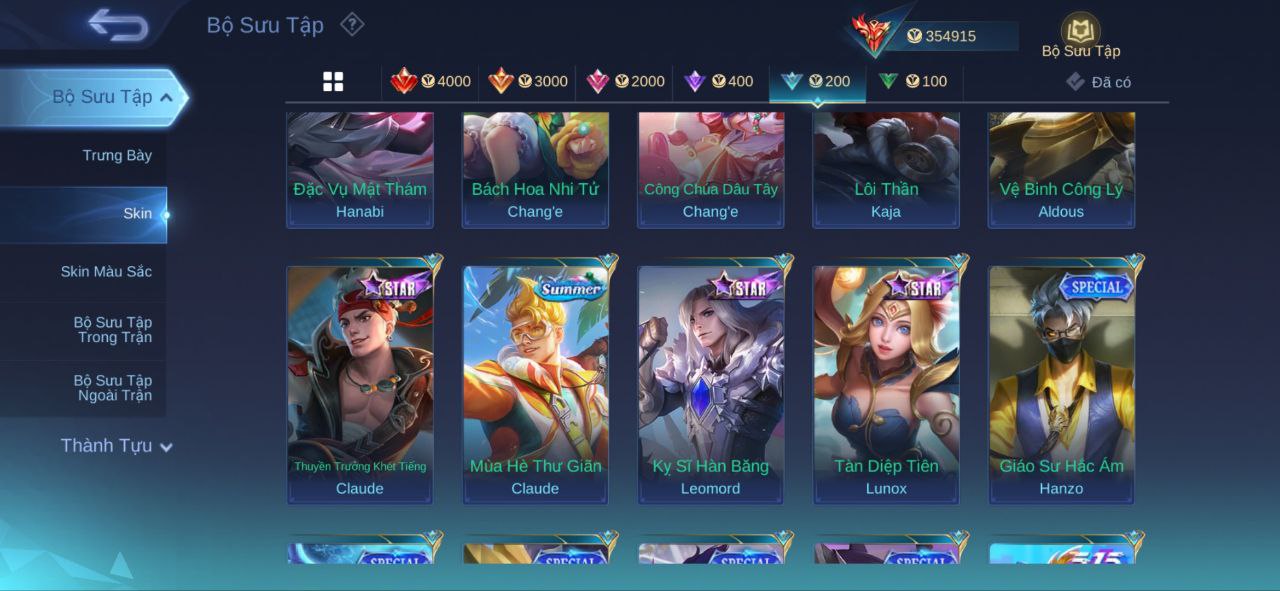Image resolution: width=1280 pixels, height=591 pixels.
Task: Switch to the 3000 points tier tab
Action: (528, 82)
